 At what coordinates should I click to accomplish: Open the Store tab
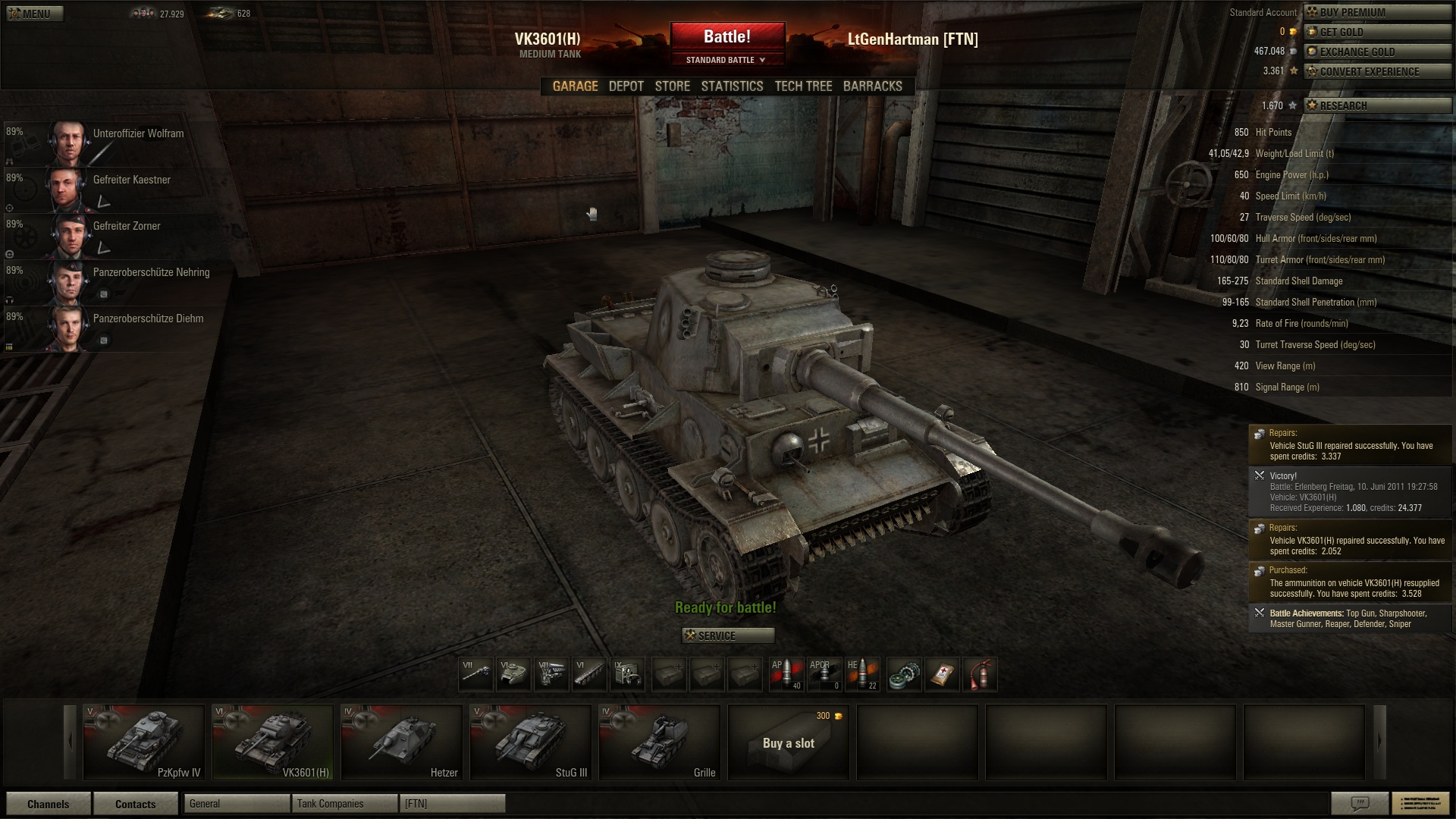coord(672,86)
